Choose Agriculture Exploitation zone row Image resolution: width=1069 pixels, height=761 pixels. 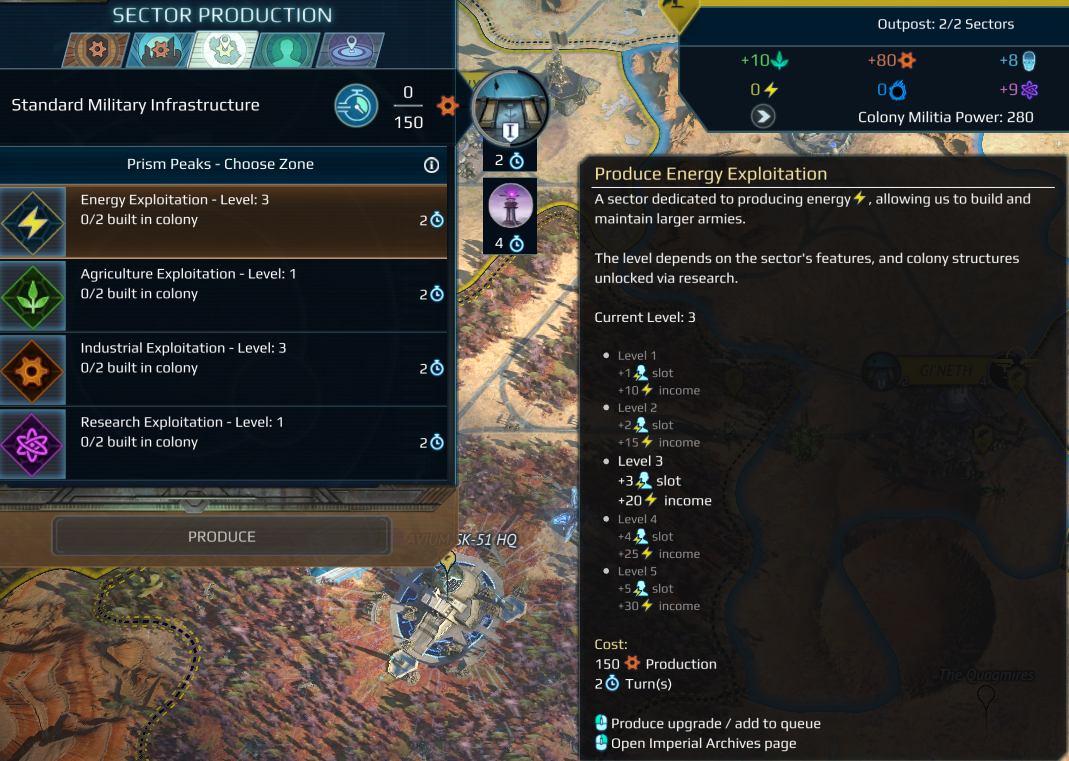pos(223,295)
